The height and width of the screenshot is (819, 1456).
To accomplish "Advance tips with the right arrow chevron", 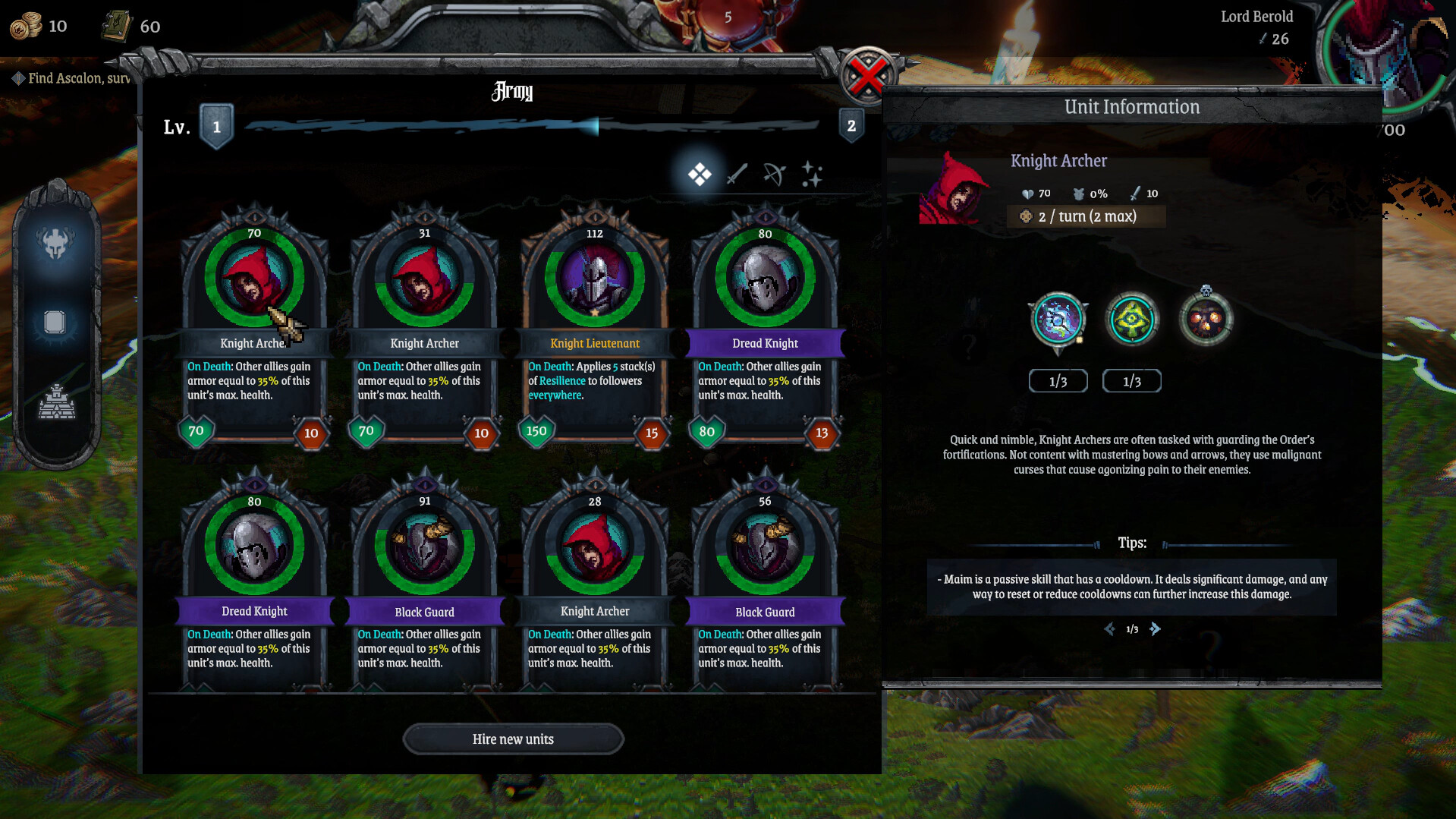I will (1156, 628).
